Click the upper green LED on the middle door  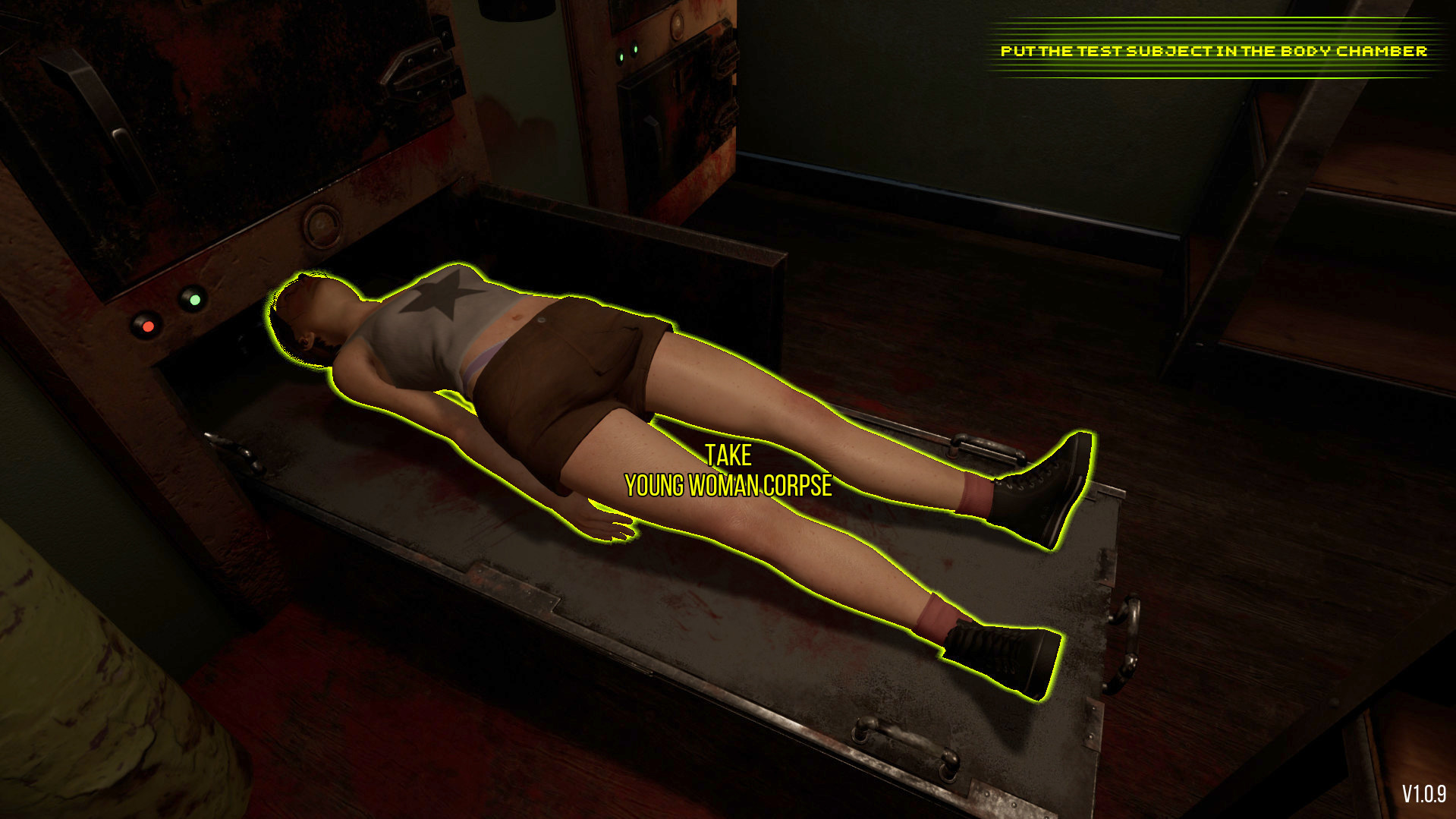[x=635, y=49]
